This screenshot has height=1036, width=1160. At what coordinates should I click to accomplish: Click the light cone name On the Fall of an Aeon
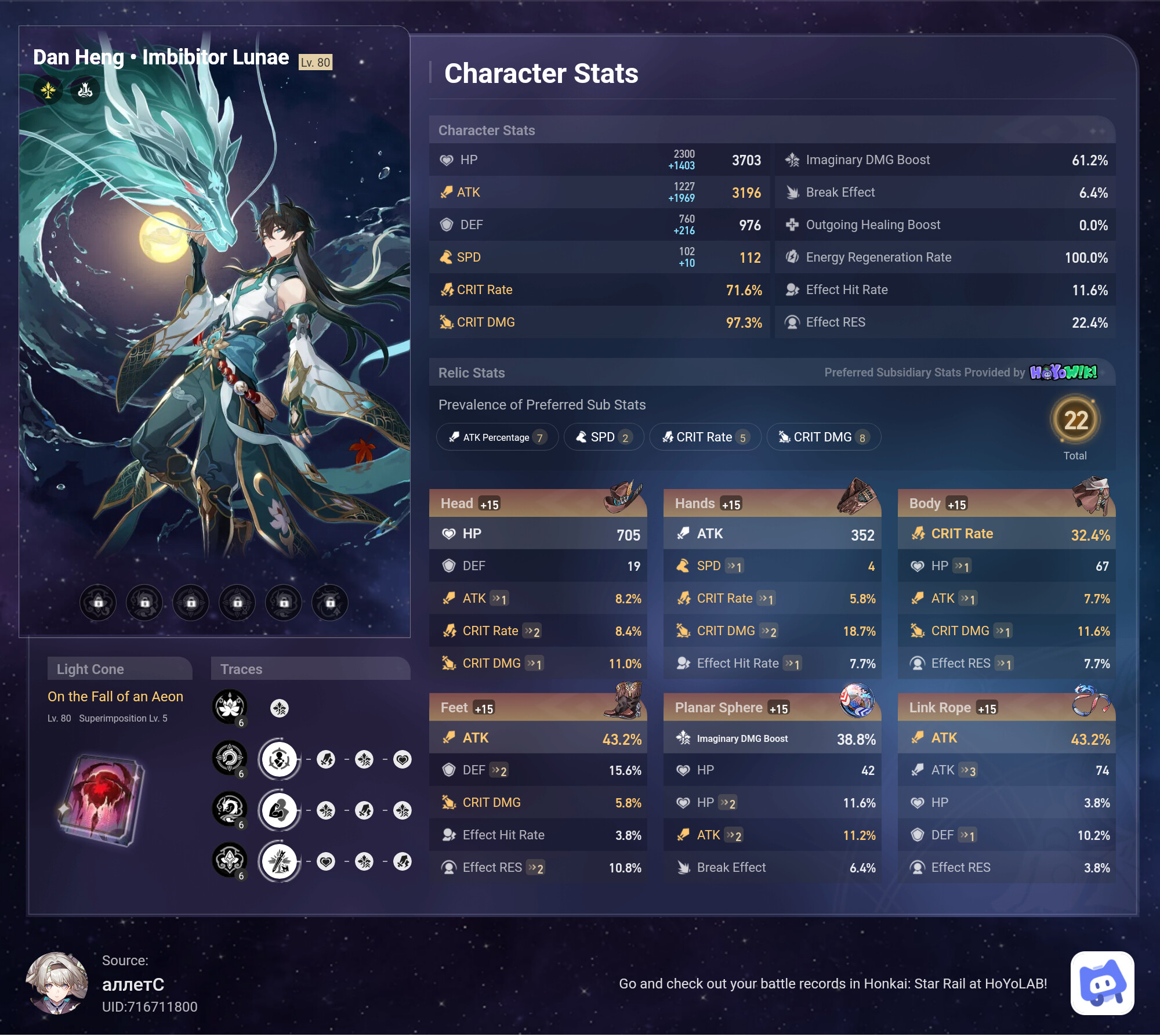pyautogui.click(x=115, y=697)
